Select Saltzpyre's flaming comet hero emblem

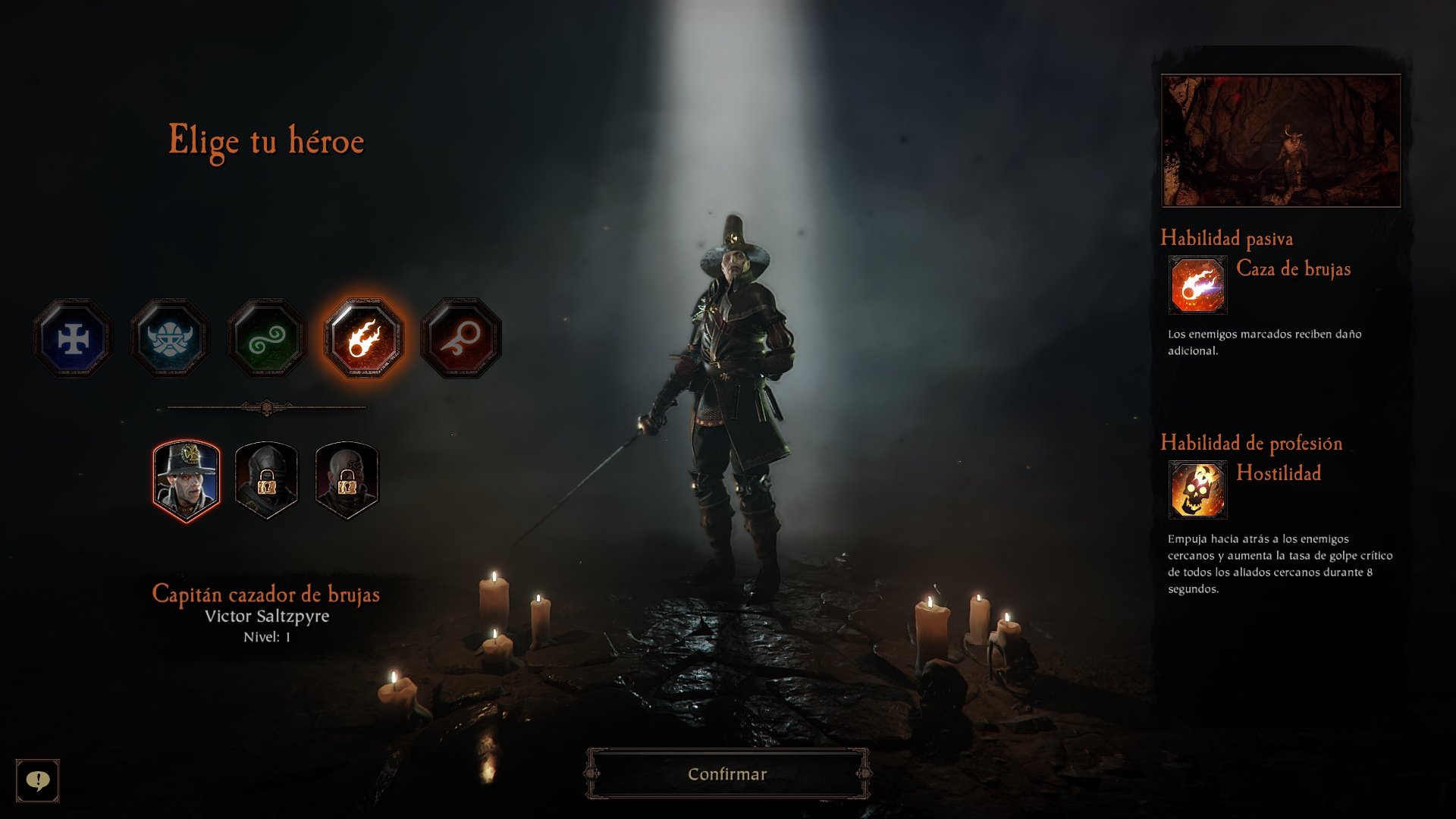pos(364,339)
